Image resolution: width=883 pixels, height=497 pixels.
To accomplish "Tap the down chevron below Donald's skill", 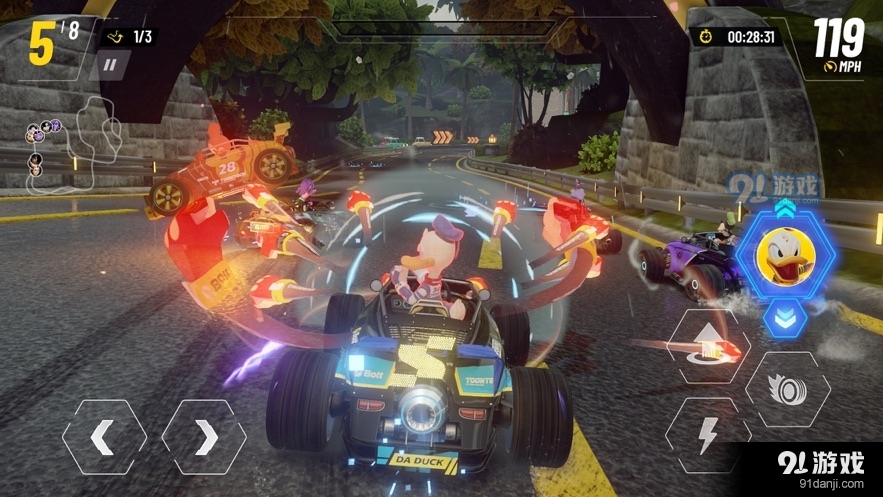I will click(x=785, y=316).
